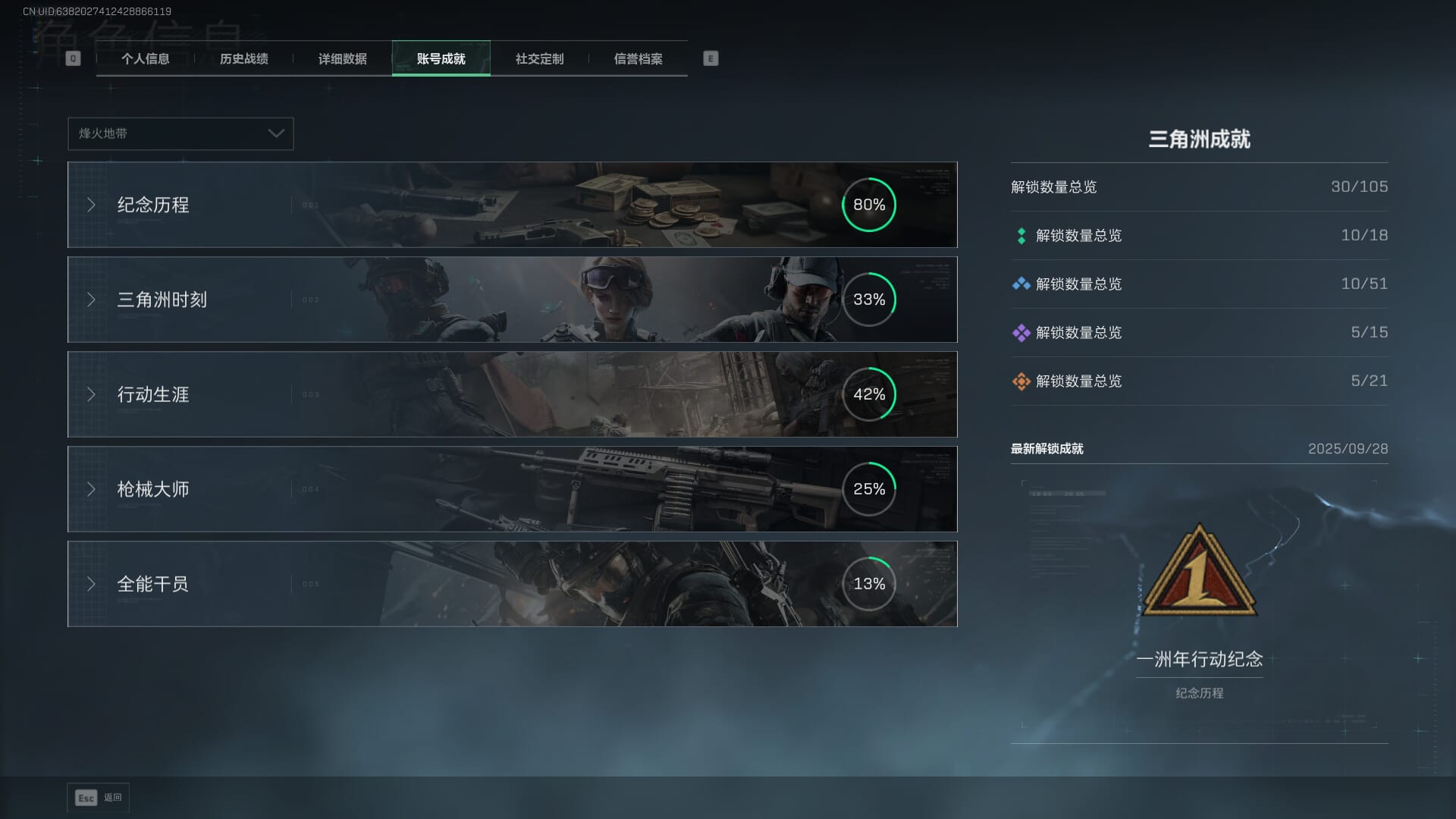Show the 信誉档案 tab

point(638,59)
